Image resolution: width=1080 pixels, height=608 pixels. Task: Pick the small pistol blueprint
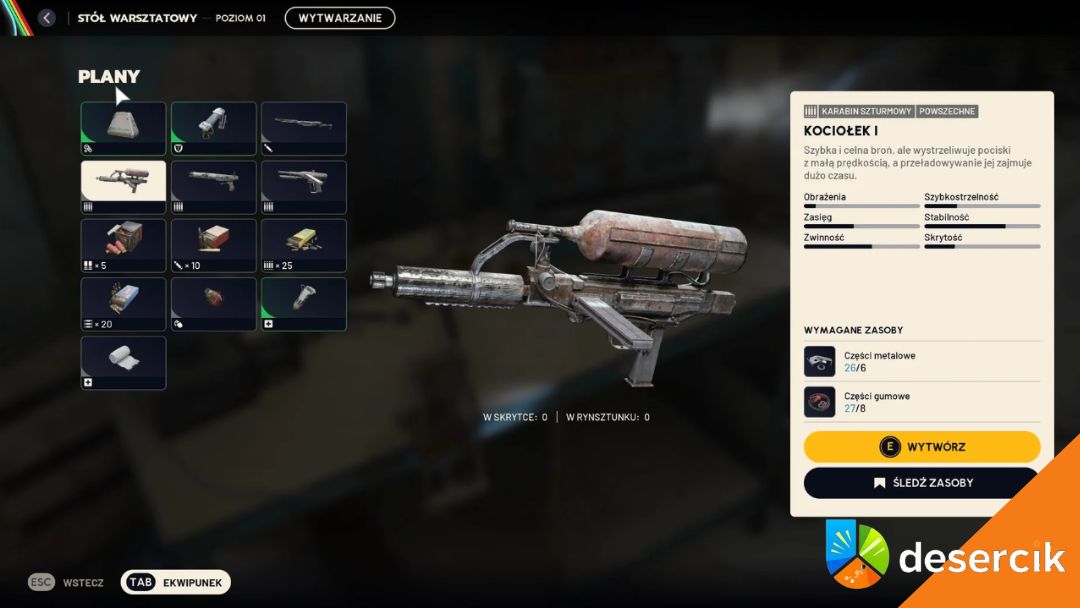[213, 187]
